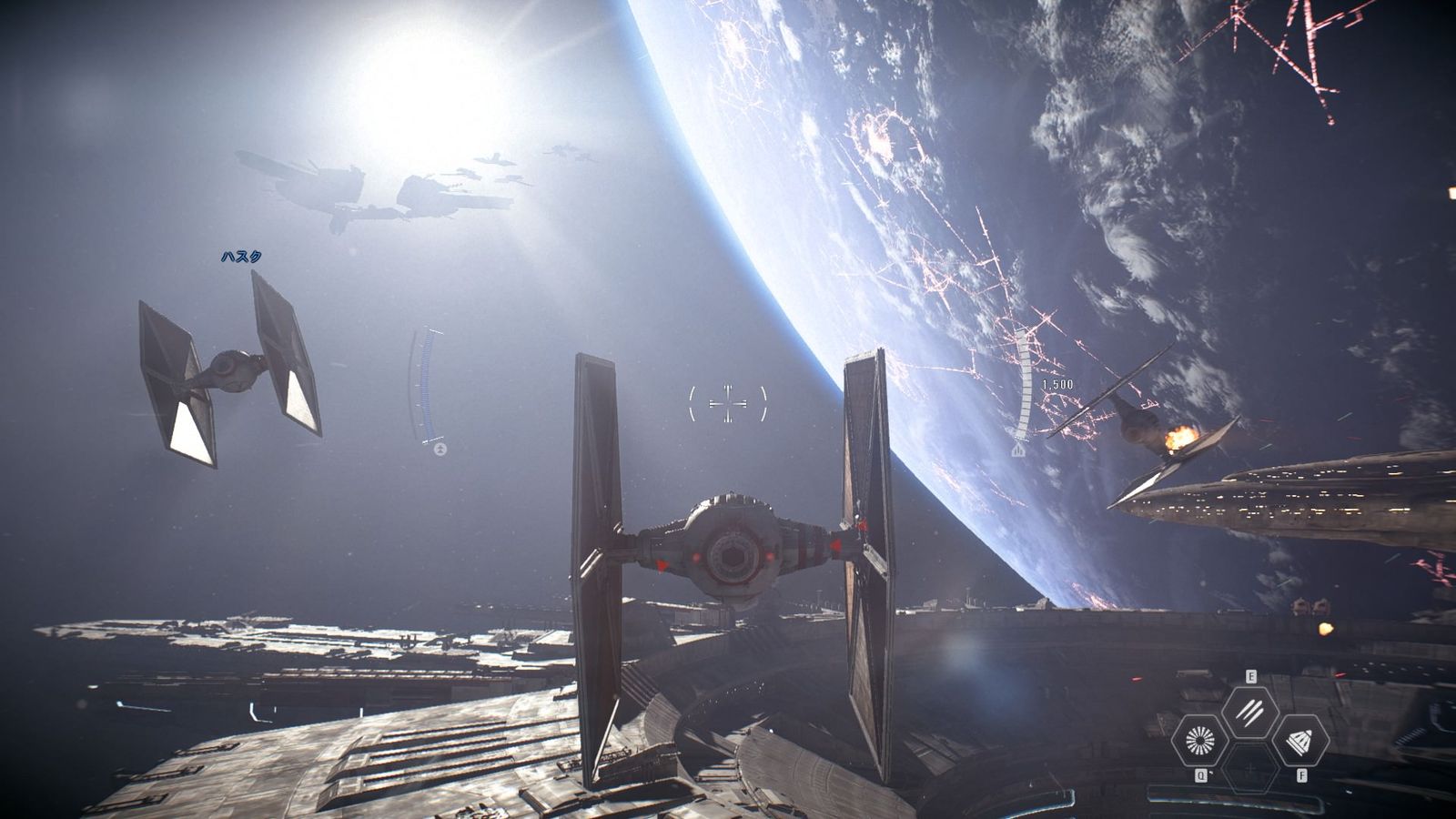Select the Q ability hexagon with turbine icon

point(1200,742)
